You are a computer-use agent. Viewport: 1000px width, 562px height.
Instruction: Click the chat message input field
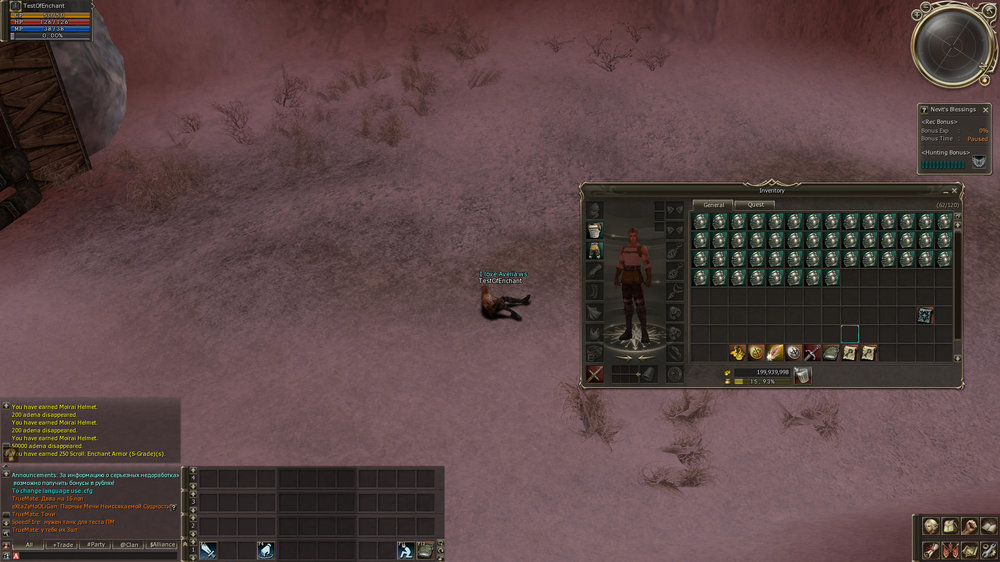100,555
